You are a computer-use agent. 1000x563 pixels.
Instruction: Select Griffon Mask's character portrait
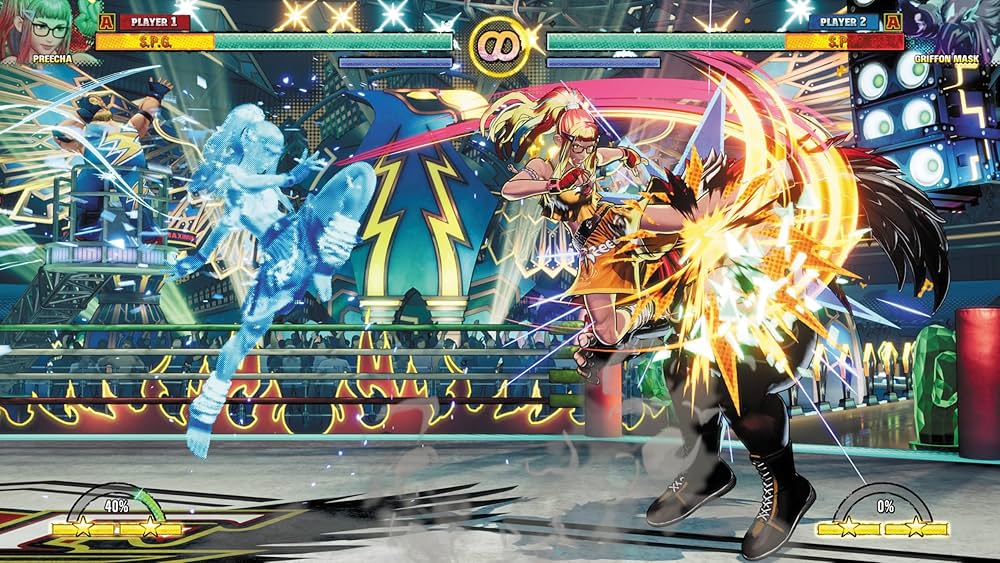pos(955,27)
